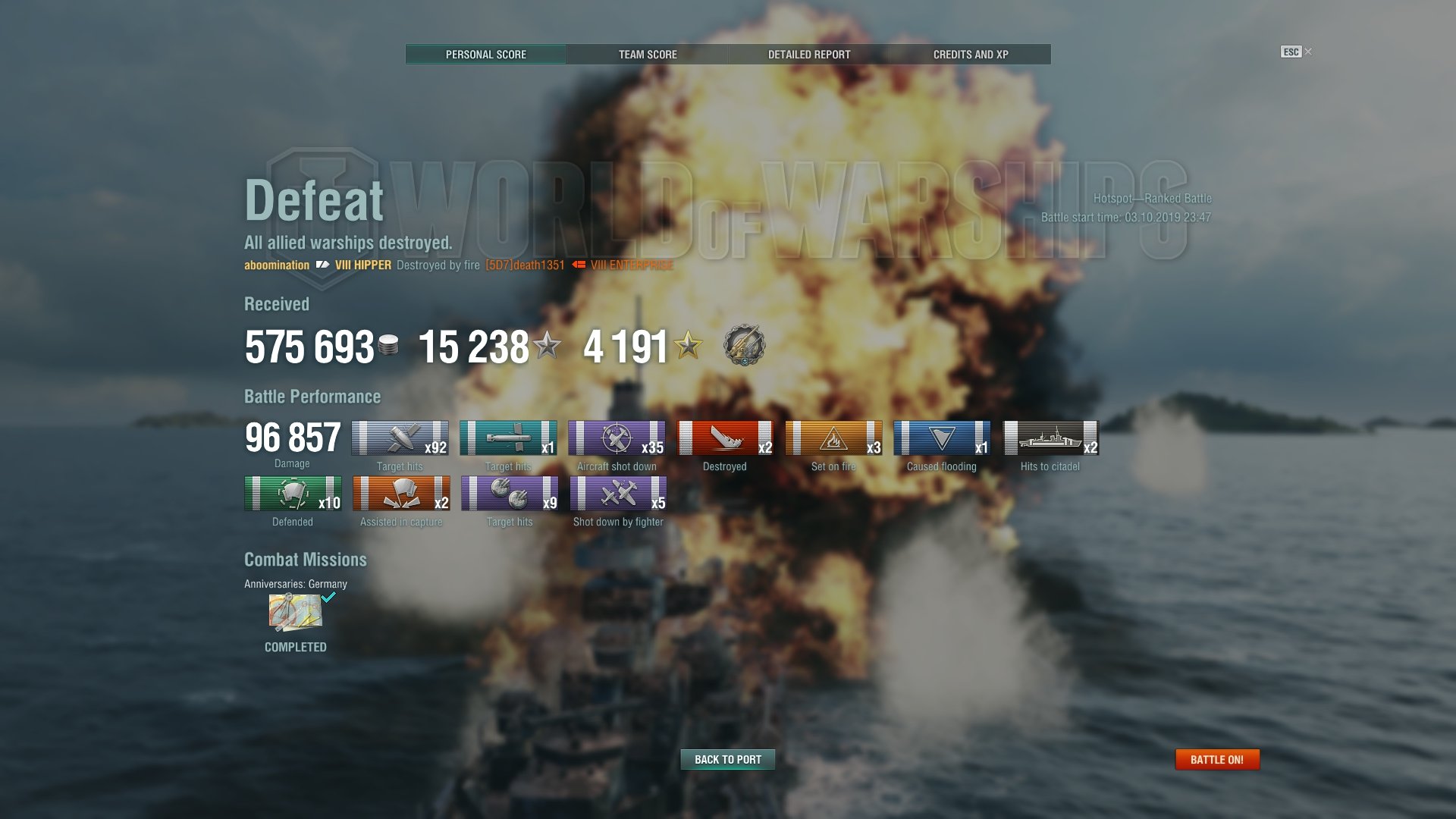Click the achievement medal next to the XP totals

[744, 345]
